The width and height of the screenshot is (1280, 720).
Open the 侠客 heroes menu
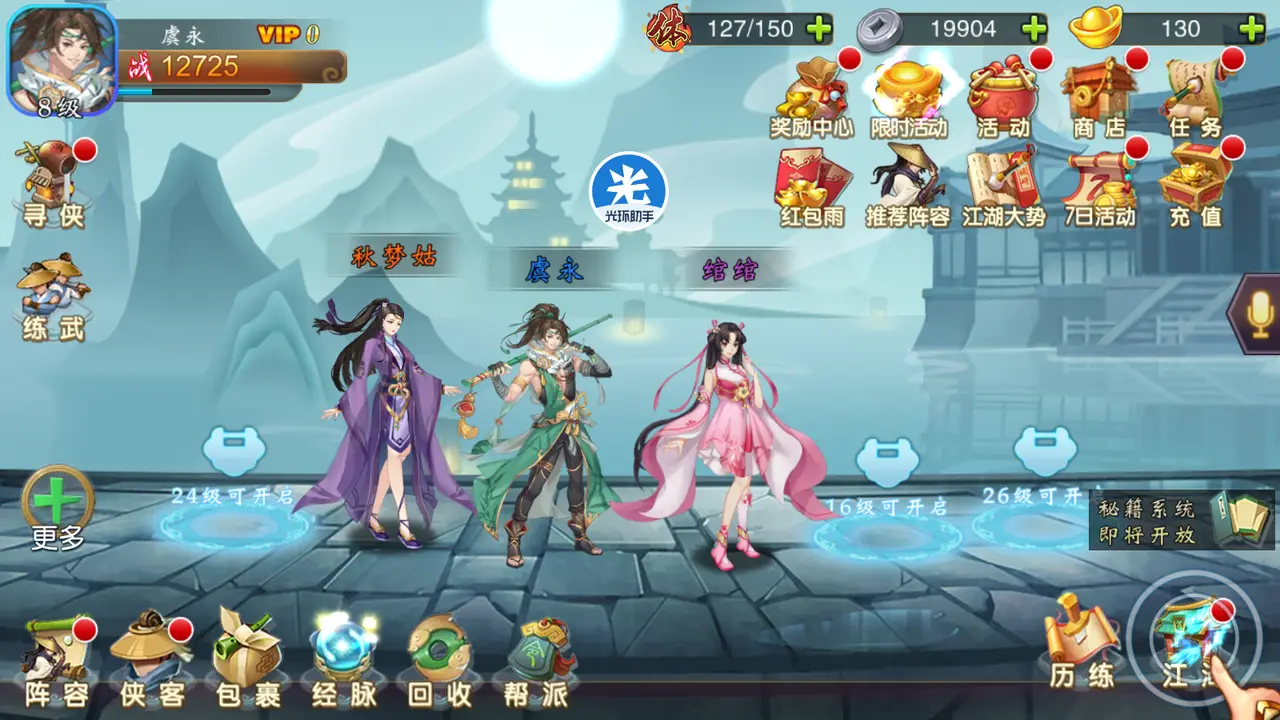[152, 662]
